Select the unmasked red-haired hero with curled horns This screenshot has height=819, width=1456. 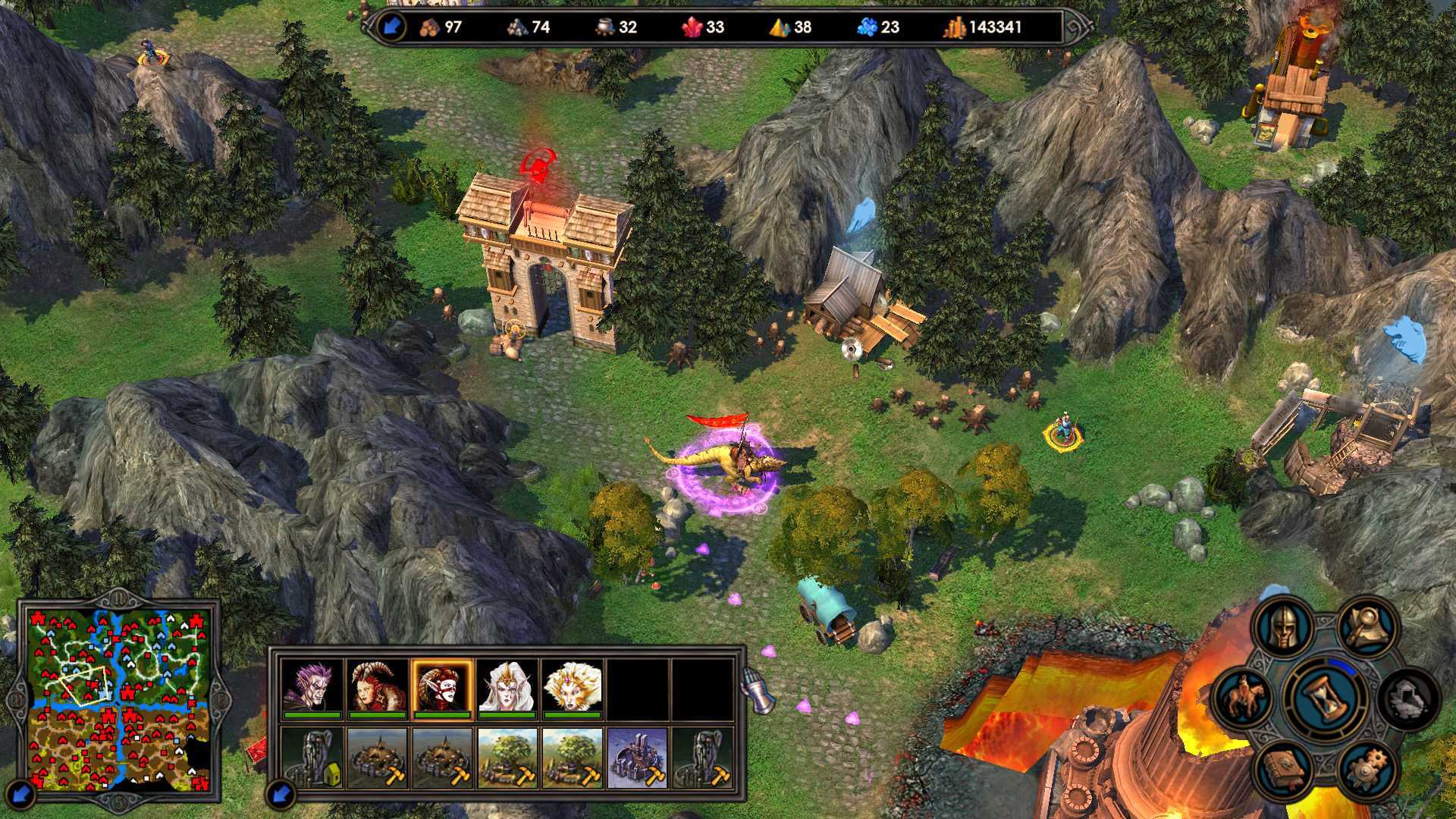(x=378, y=687)
